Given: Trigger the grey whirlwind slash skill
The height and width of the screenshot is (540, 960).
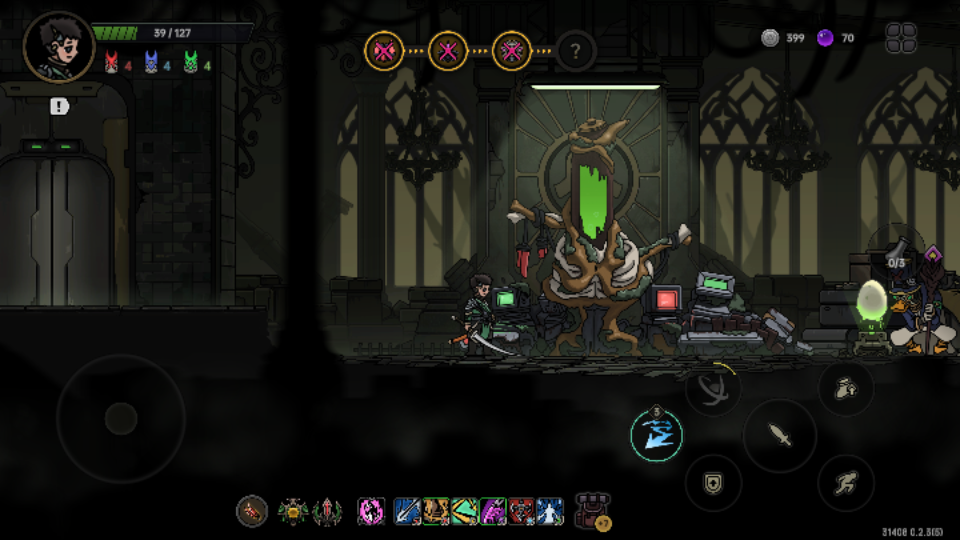Looking at the screenshot, I should [x=713, y=388].
